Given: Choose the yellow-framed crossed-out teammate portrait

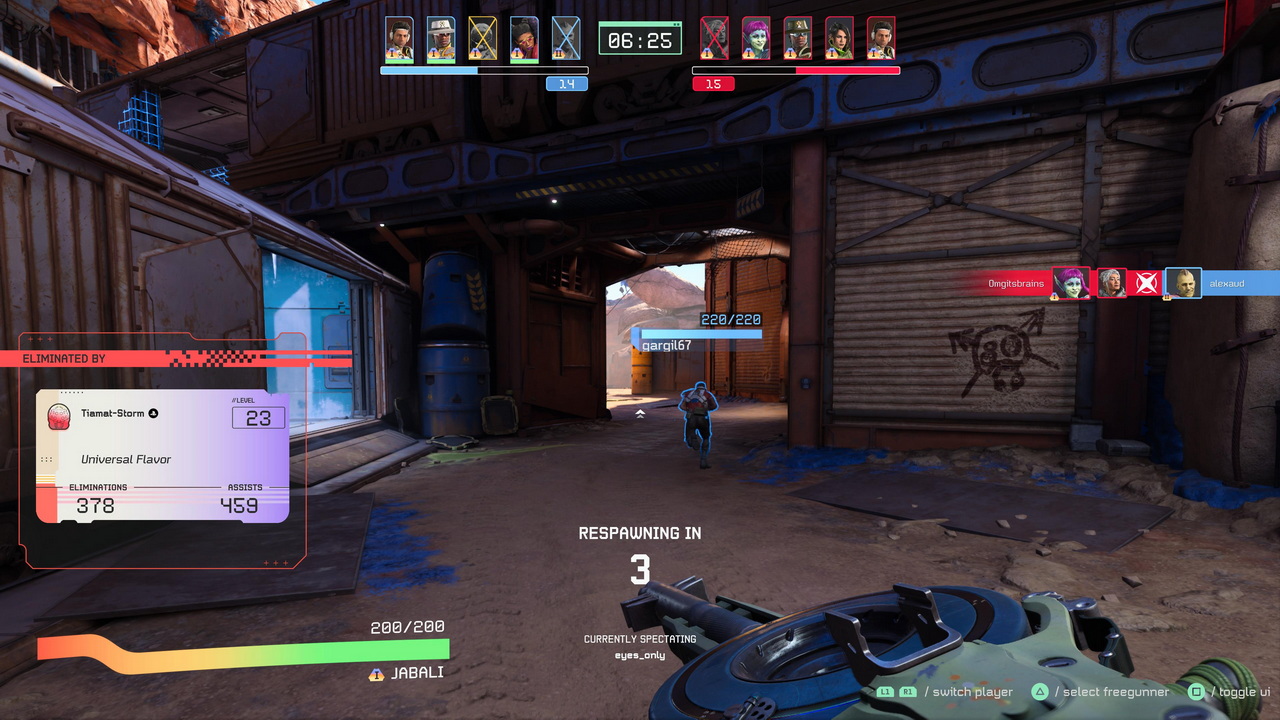Looking at the screenshot, I should tap(483, 39).
